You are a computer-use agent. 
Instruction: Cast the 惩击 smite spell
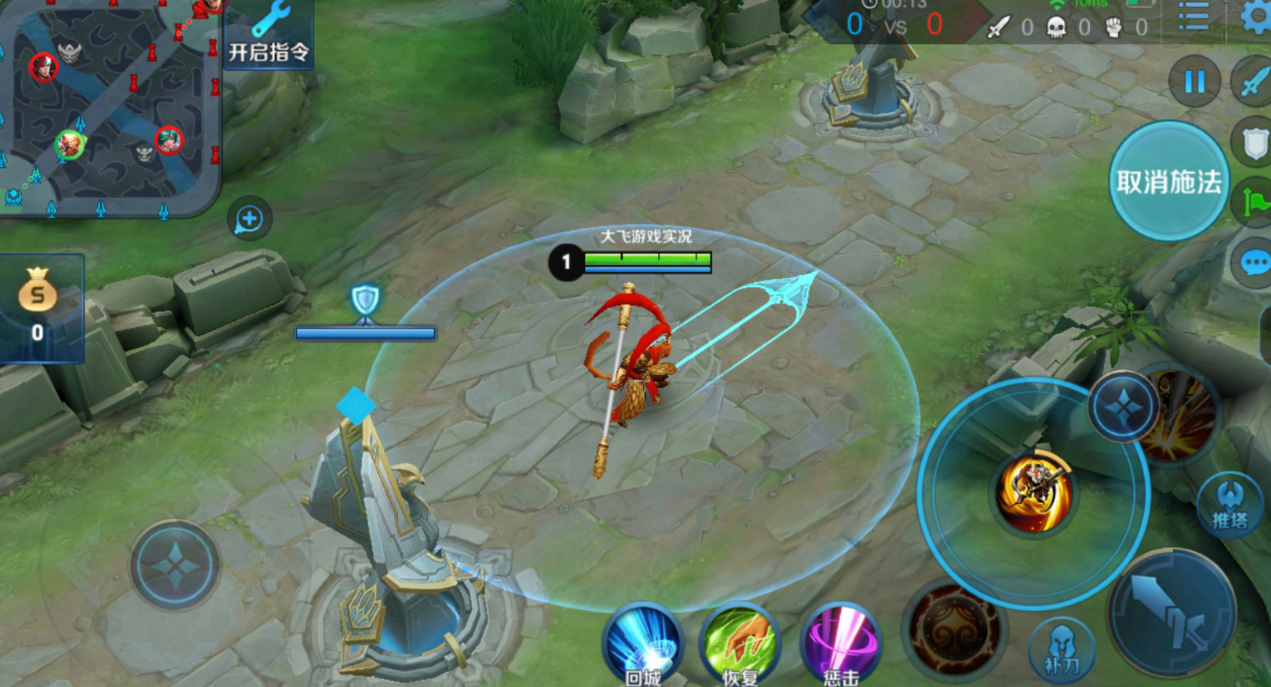click(840, 643)
